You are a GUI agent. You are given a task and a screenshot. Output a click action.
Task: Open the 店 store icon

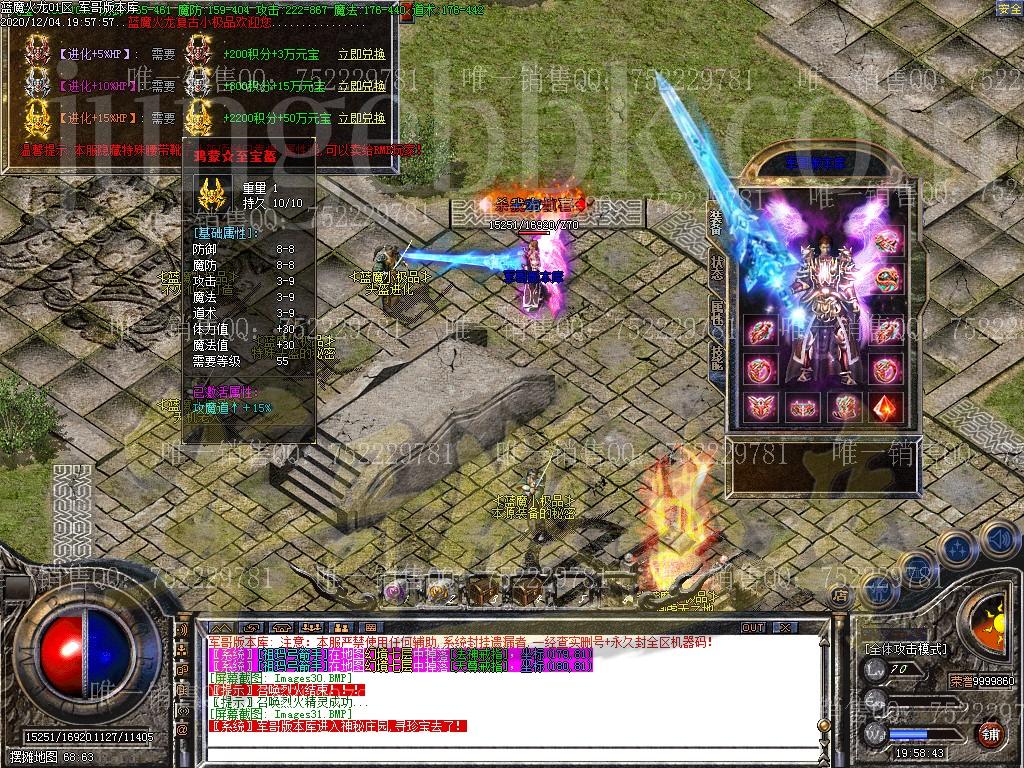point(840,594)
